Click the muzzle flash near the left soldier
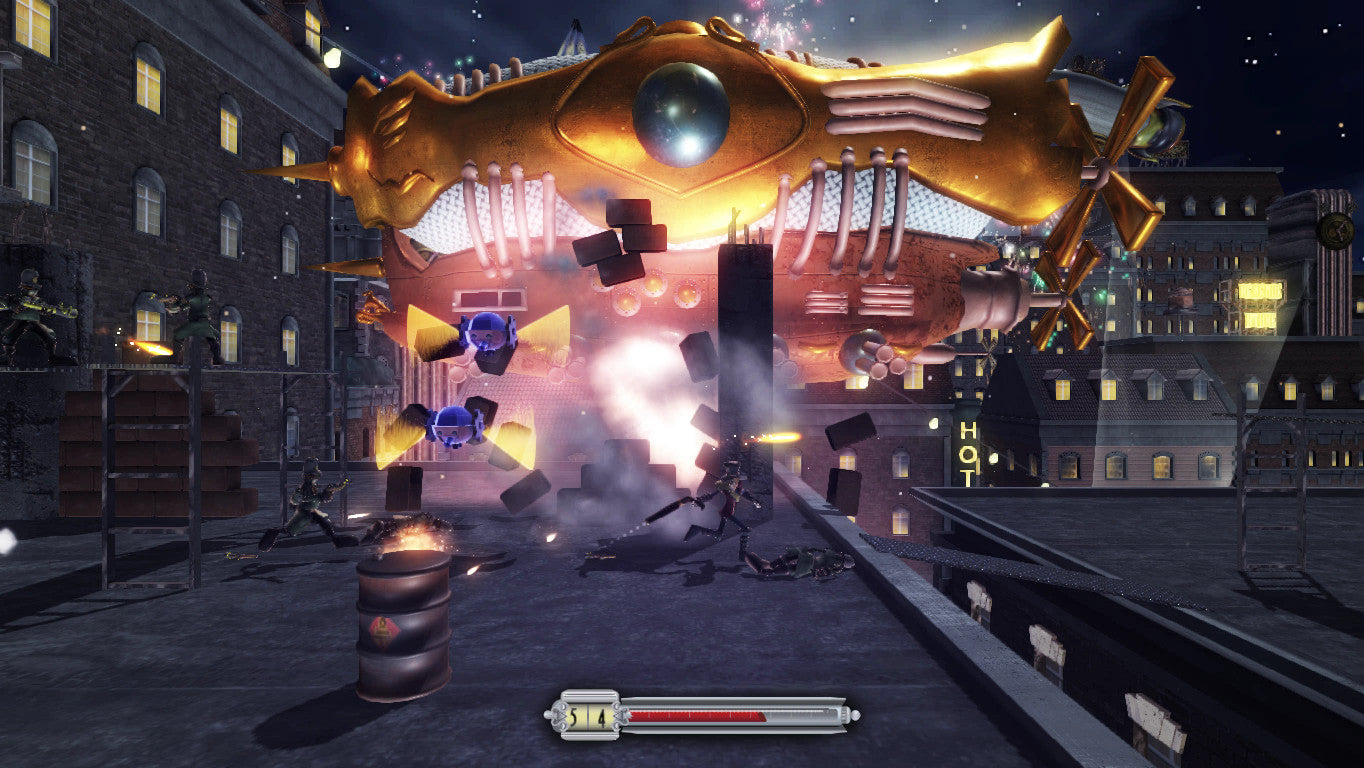 (148, 348)
